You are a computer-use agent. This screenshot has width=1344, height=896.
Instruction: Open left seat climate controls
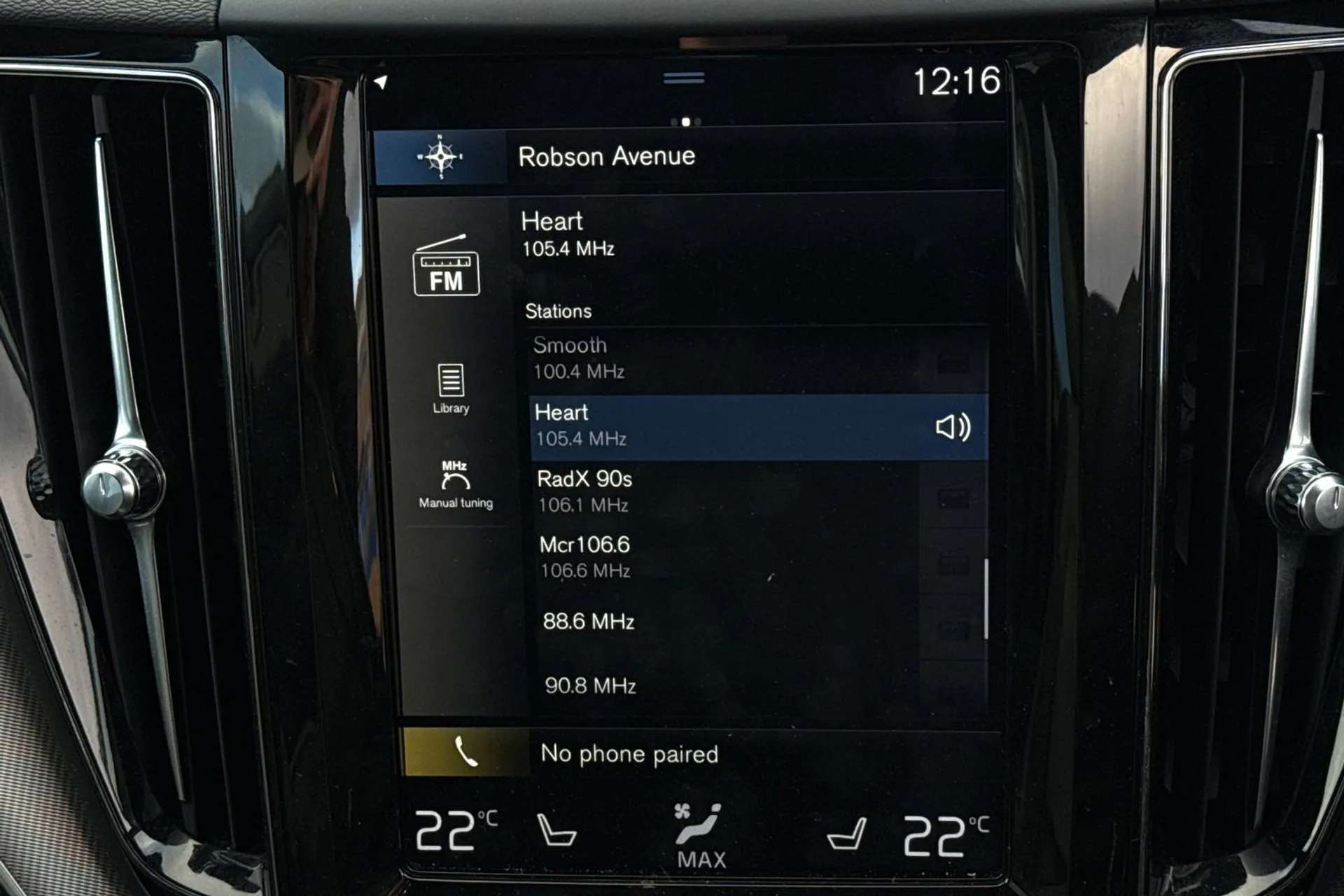556,830
